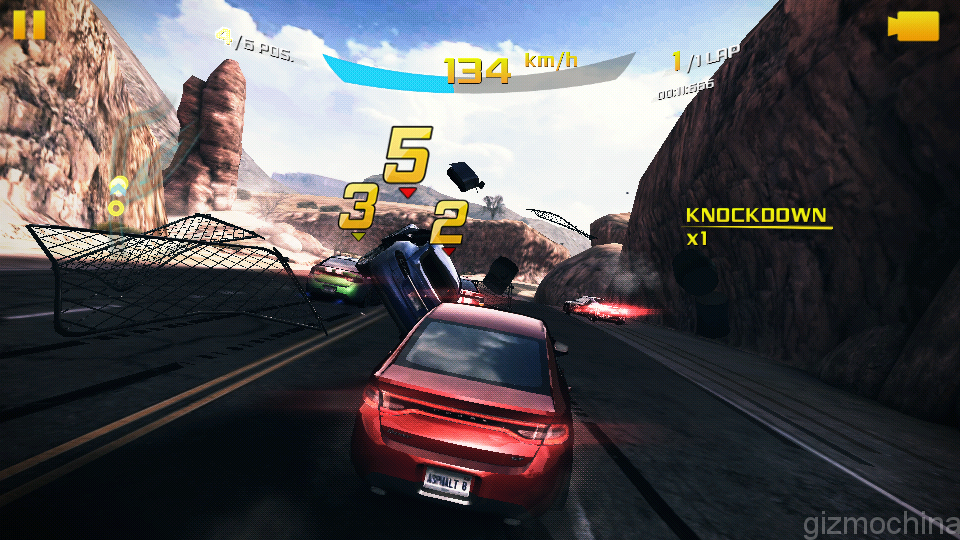Pause the race with the pause button
Screen dimensions: 960x540
tap(29, 24)
